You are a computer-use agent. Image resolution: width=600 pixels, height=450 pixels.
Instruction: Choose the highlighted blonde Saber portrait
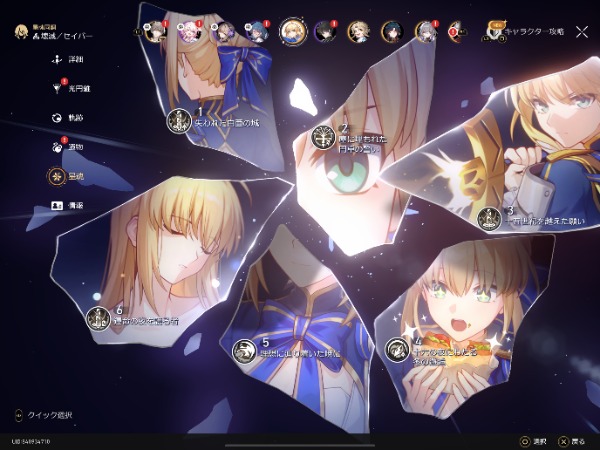tap(293, 31)
